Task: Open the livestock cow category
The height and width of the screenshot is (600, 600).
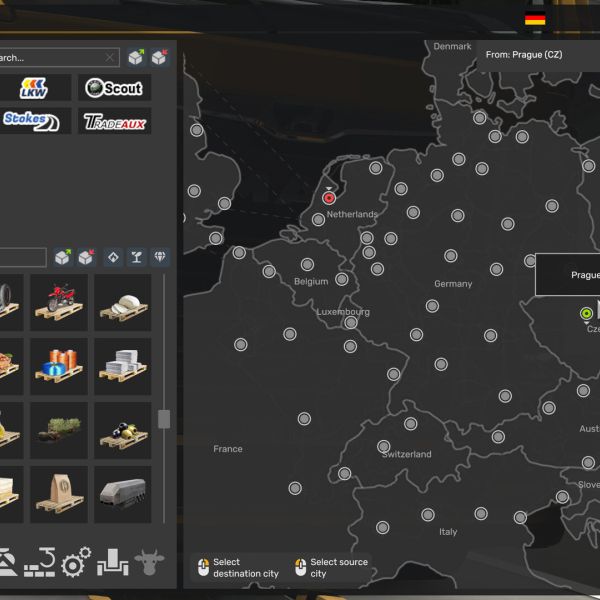Action: tap(150, 562)
